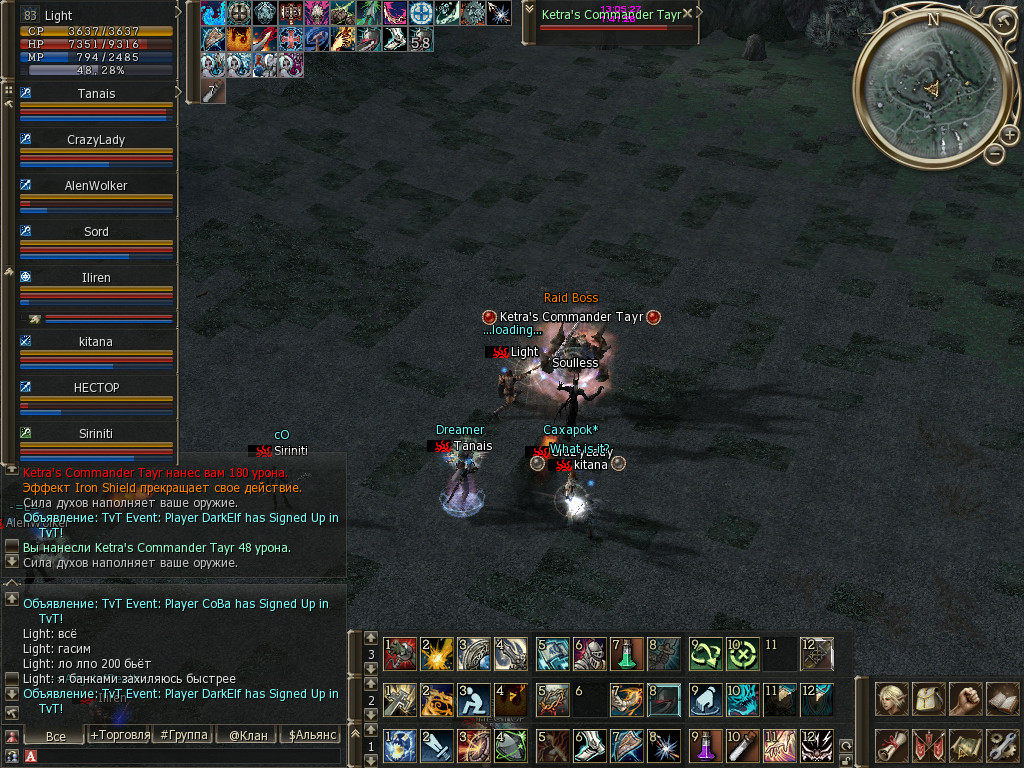
Task: Open the #Группа chat tab
Action: pos(184,736)
